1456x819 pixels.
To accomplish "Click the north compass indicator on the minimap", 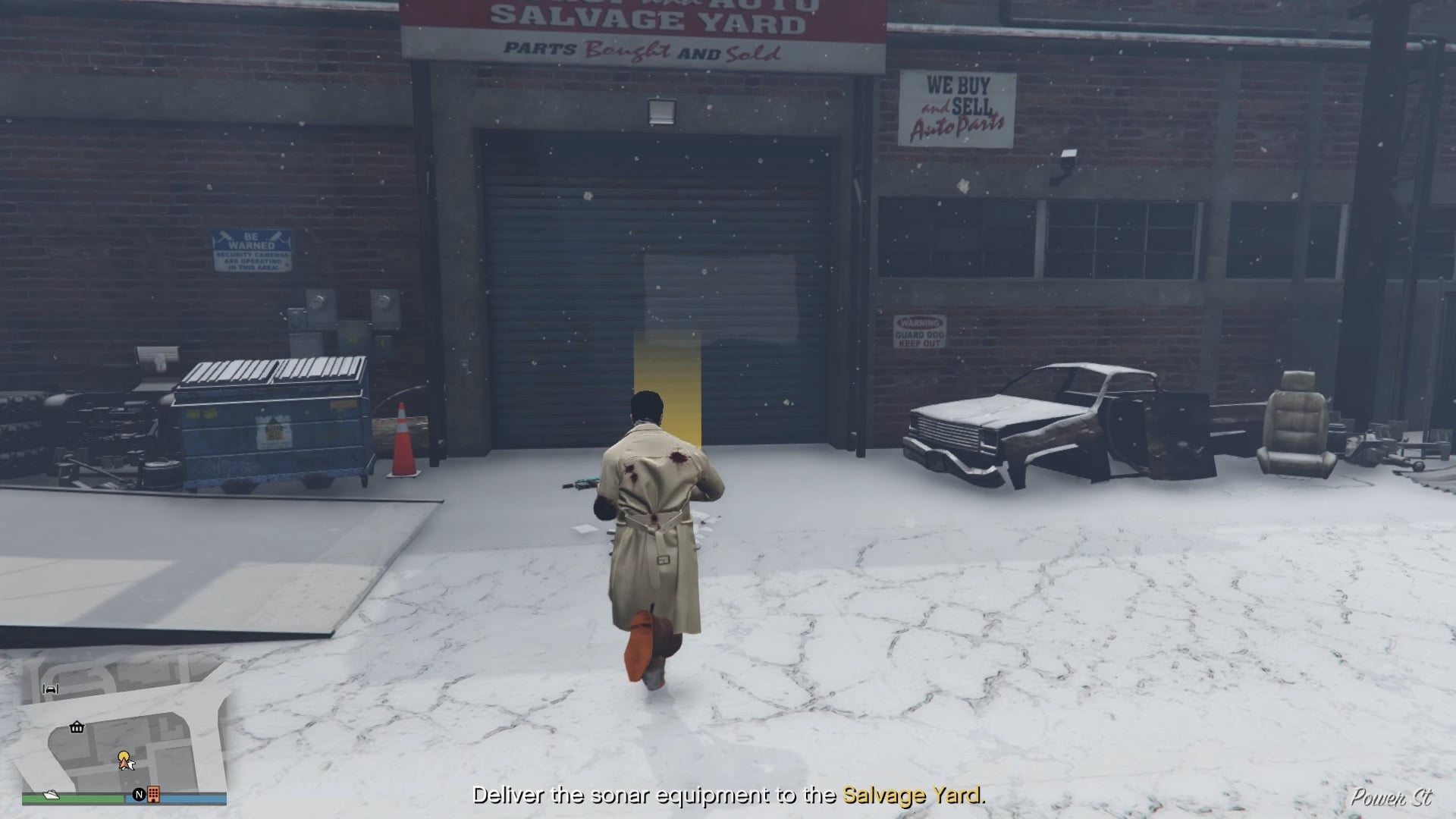I will click(140, 794).
